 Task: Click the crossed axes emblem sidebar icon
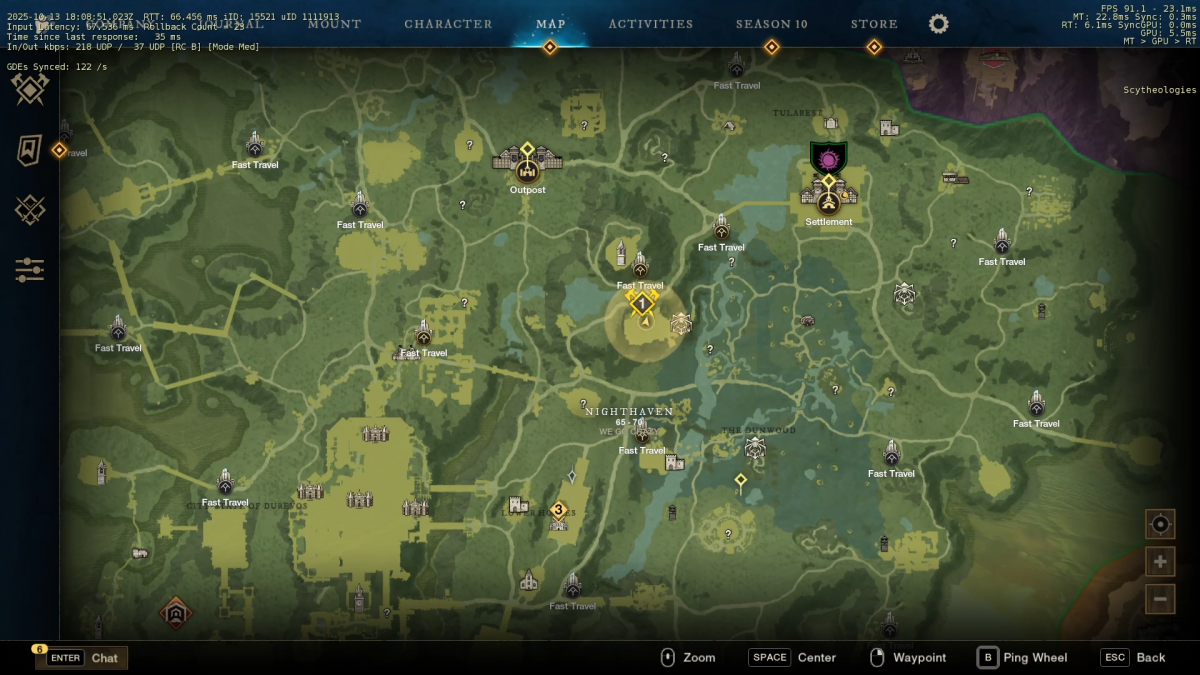tap(30, 89)
